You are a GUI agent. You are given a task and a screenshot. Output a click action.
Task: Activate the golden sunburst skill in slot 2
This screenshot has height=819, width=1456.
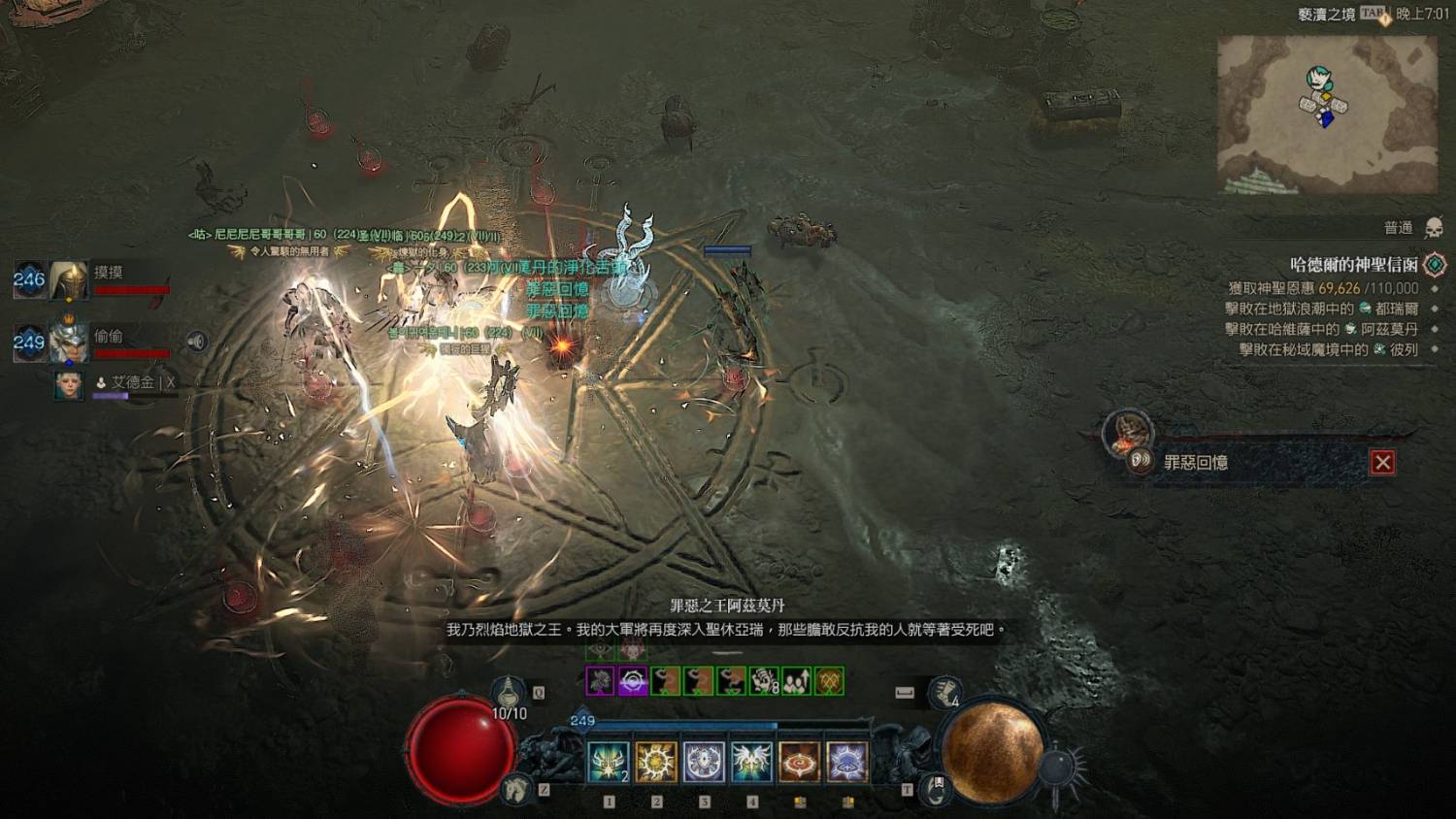(x=656, y=762)
